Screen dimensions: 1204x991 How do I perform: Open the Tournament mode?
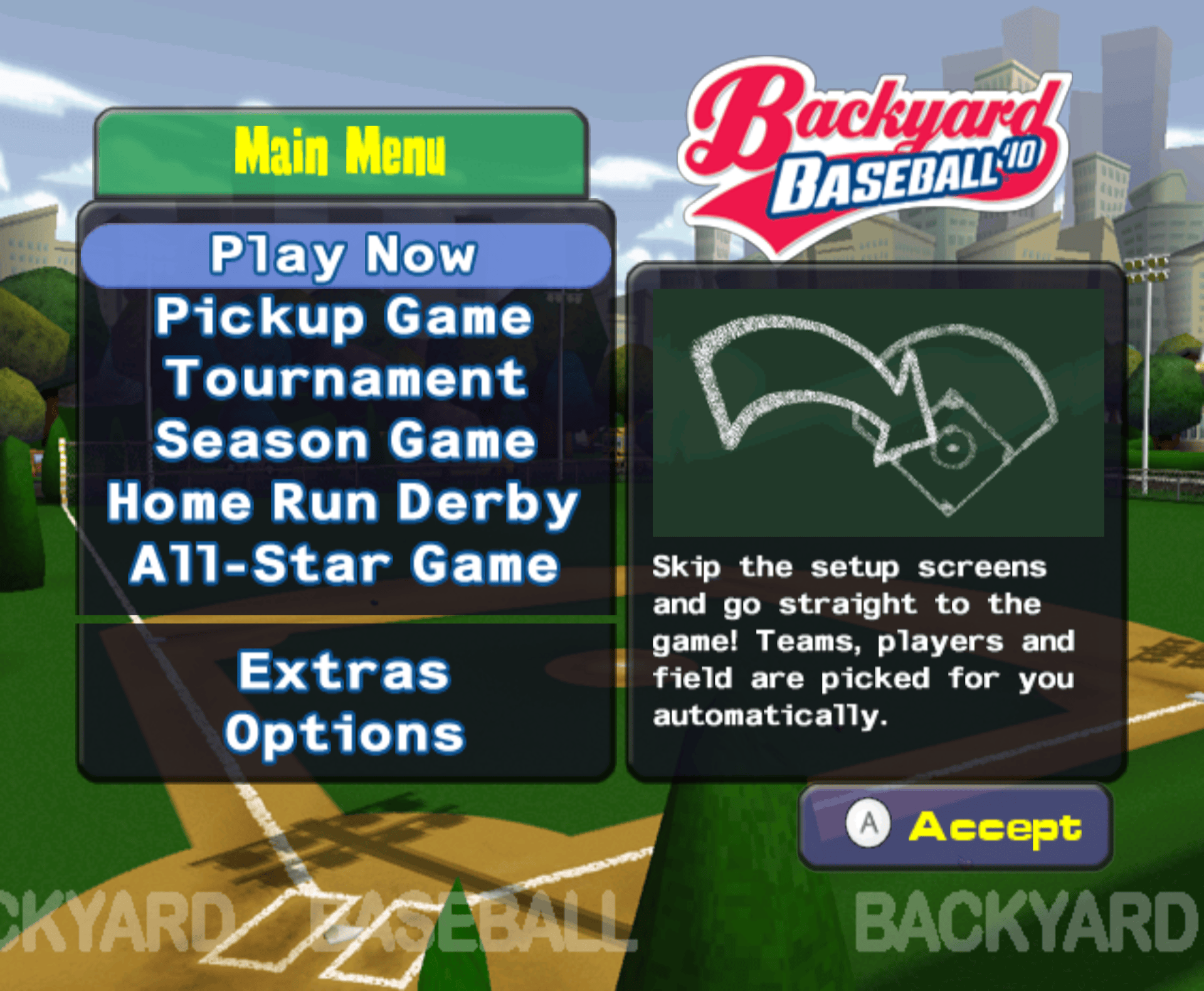click(346, 379)
